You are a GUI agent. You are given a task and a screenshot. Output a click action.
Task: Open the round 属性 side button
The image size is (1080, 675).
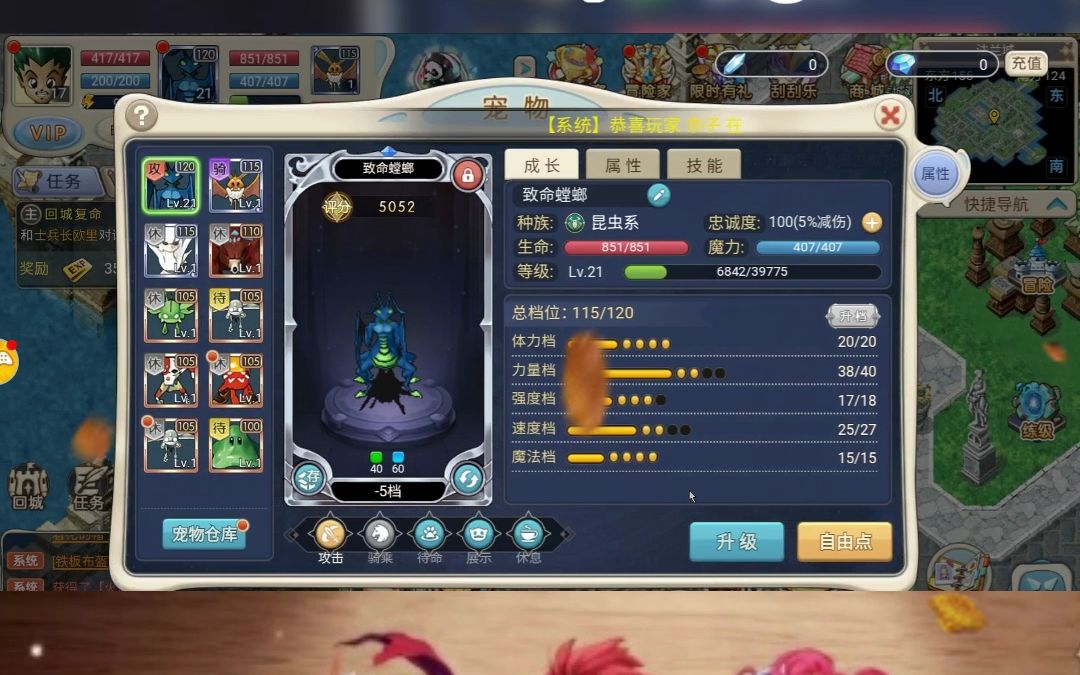click(936, 174)
